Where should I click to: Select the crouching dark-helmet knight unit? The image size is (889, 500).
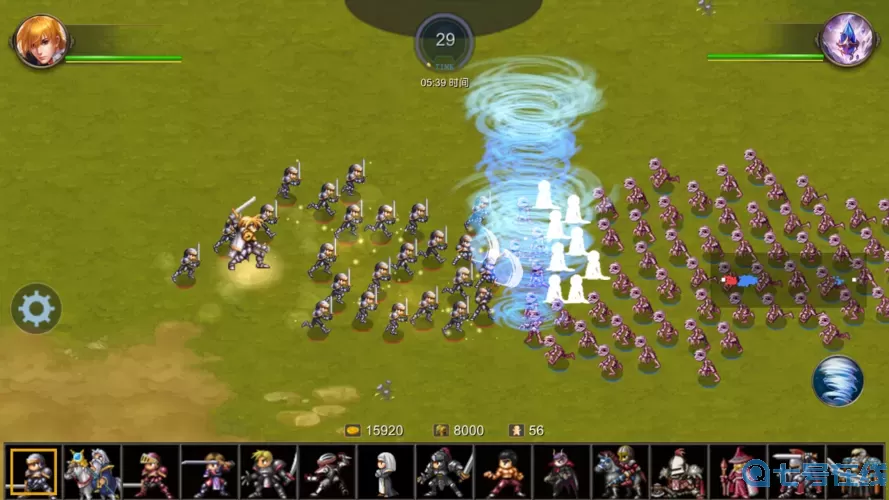click(326, 471)
